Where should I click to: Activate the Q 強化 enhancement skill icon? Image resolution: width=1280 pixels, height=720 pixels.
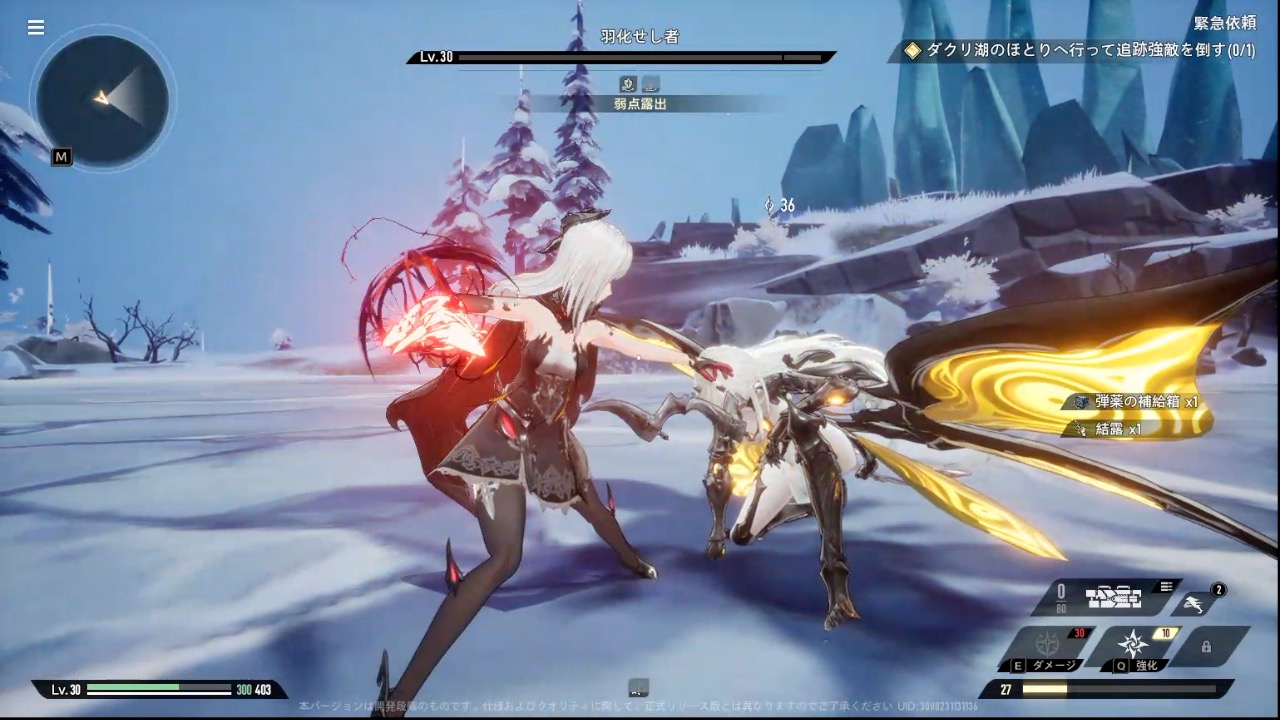1131,642
